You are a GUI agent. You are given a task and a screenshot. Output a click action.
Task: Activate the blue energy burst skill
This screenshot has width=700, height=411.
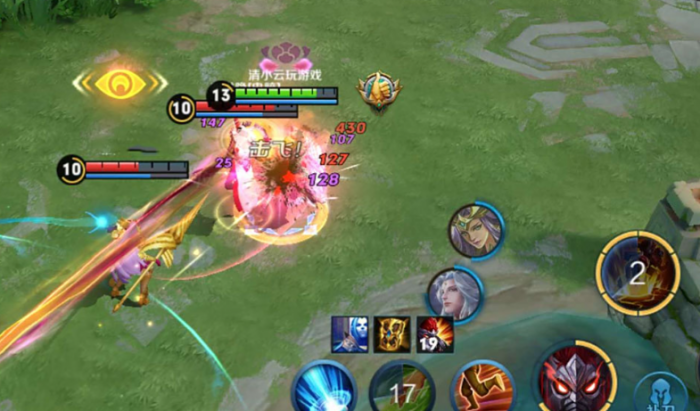tap(323, 390)
